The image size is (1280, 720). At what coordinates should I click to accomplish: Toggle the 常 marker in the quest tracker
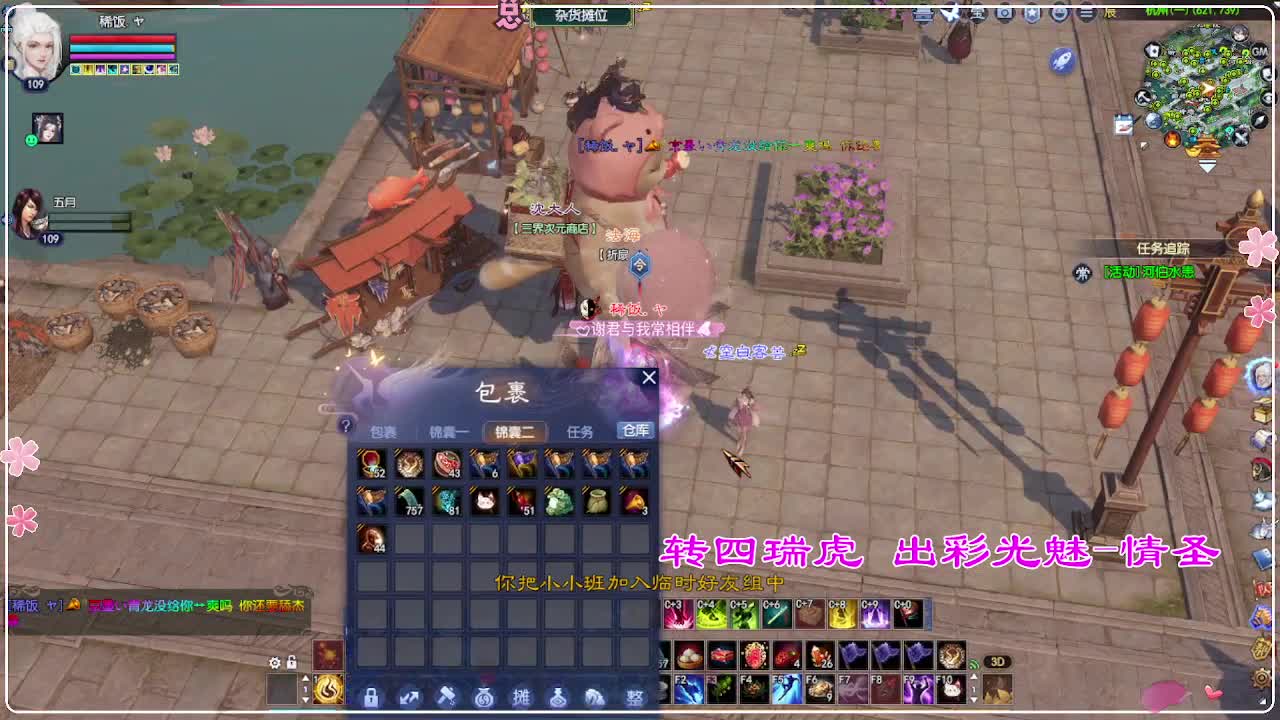pyautogui.click(x=1082, y=272)
